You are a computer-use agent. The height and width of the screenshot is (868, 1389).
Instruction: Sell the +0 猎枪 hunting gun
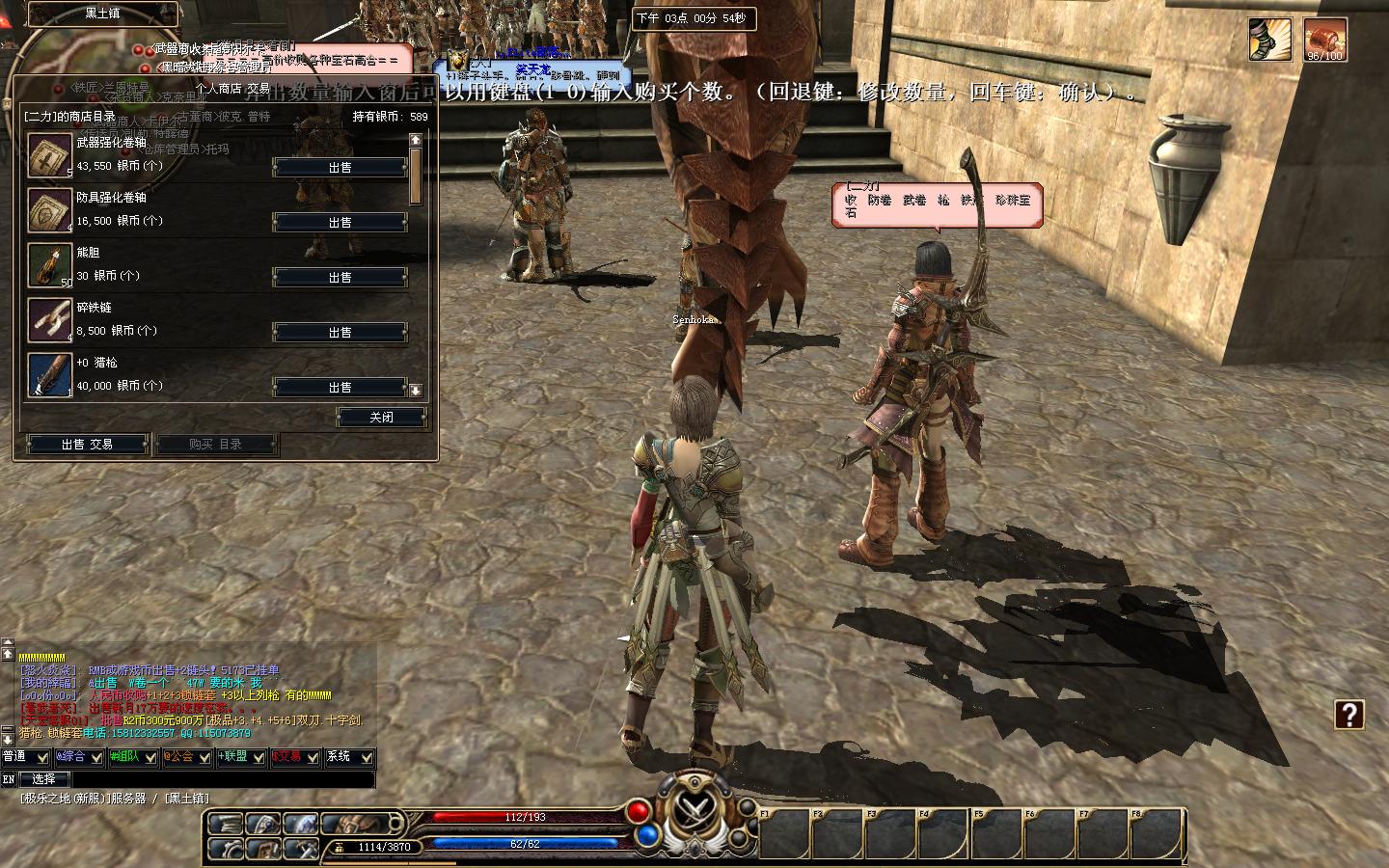pos(340,387)
